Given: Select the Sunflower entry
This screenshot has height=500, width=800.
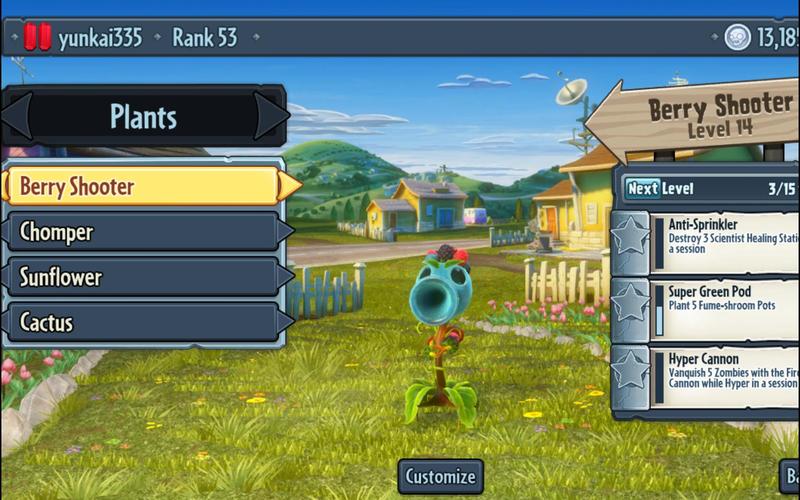Looking at the screenshot, I should [142, 277].
